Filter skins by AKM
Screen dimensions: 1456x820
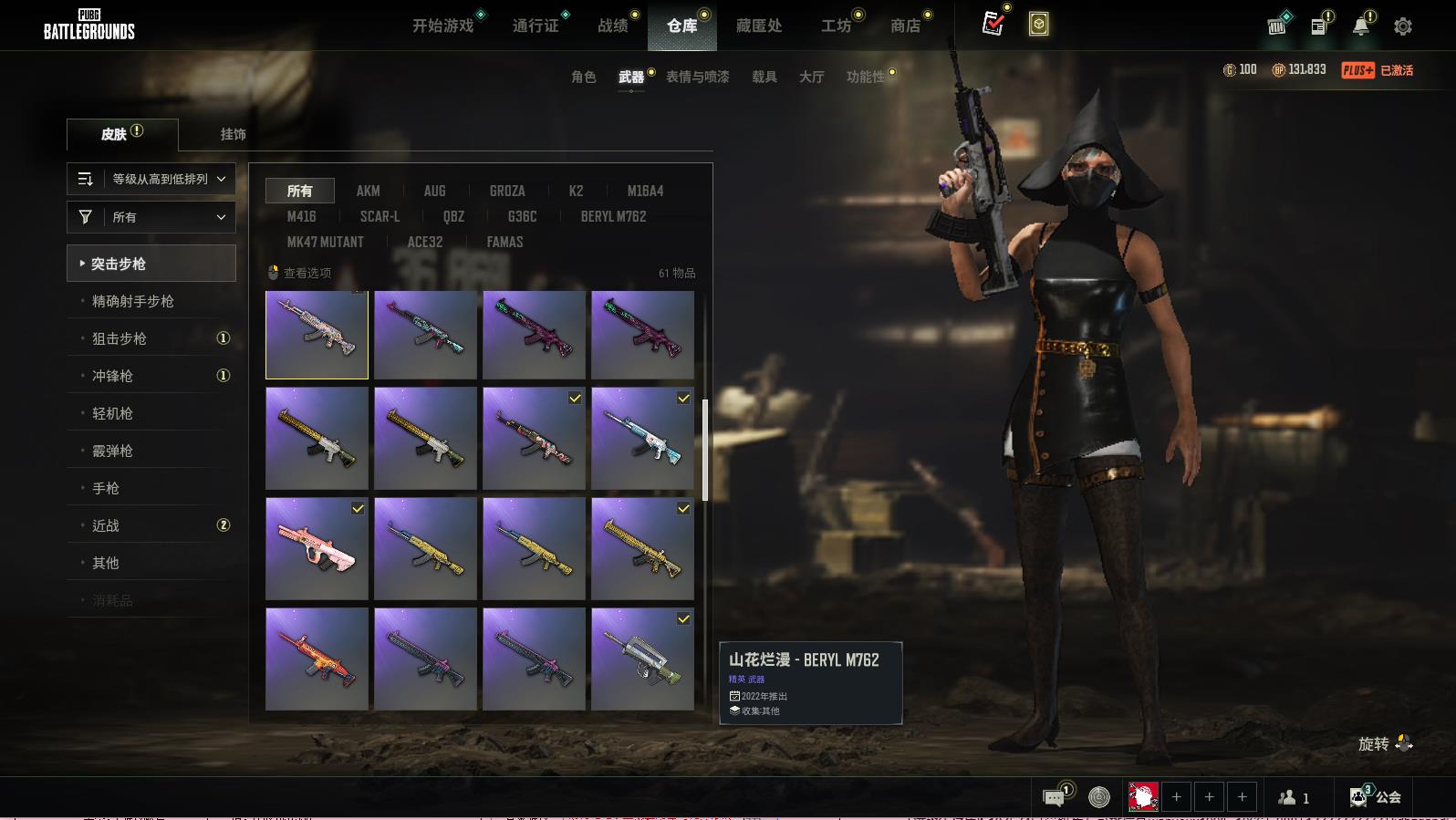(368, 191)
